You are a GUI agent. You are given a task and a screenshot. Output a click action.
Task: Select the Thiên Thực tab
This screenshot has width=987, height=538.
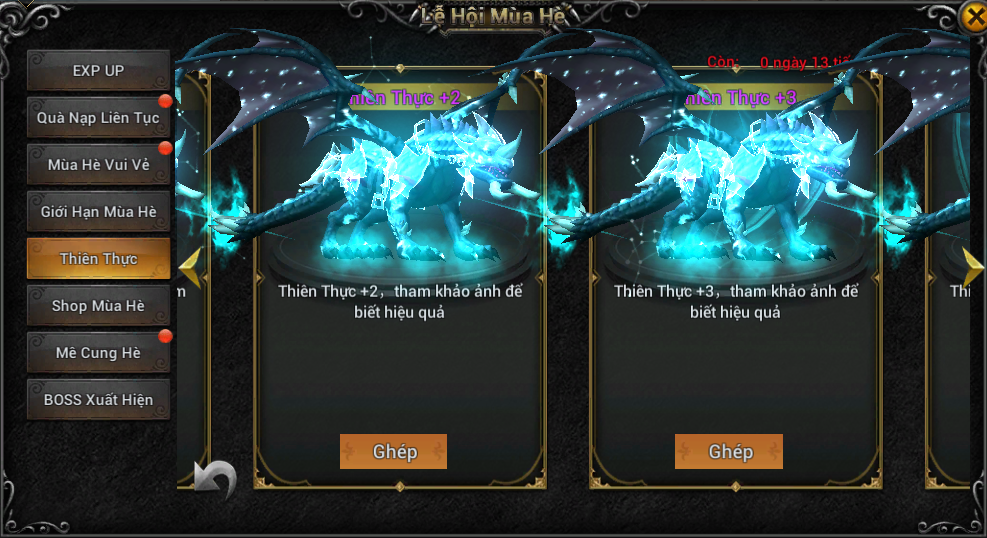coord(98,259)
